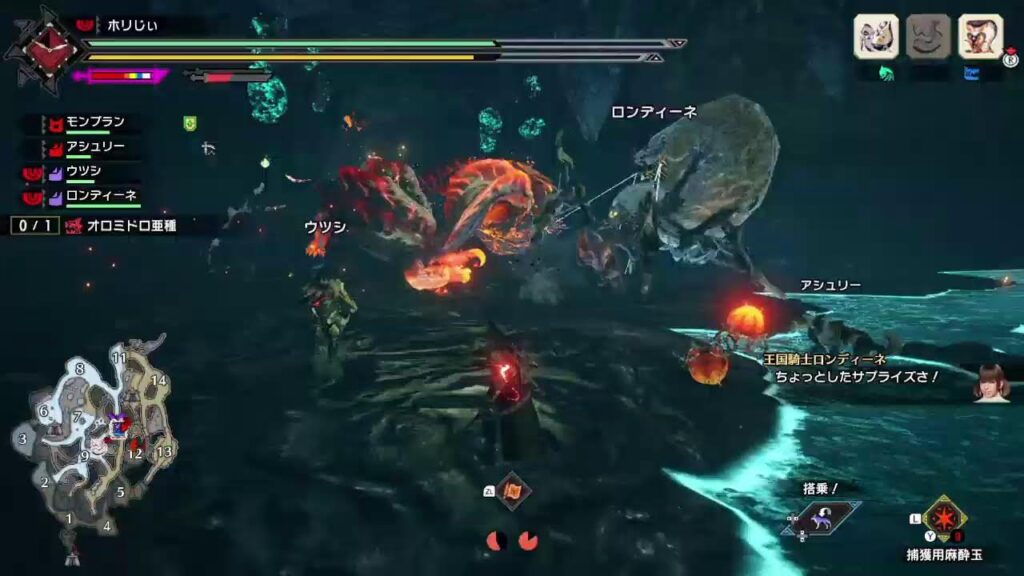Click the first monster icon at top right
Screen dimensions: 1024x576
click(875, 37)
